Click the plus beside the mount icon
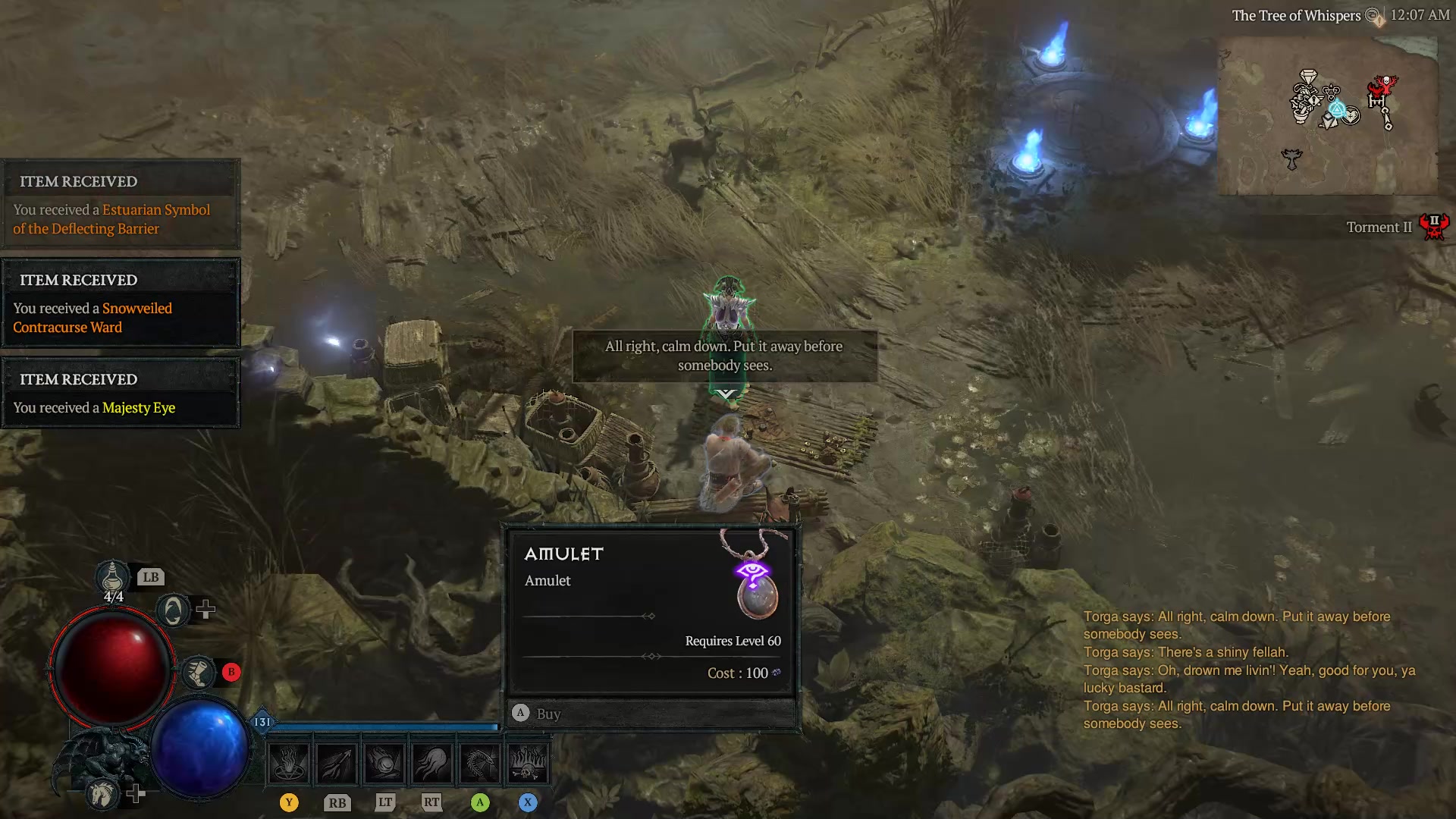The height and width of the screenshot is (819, 1456). pos(136,794)
